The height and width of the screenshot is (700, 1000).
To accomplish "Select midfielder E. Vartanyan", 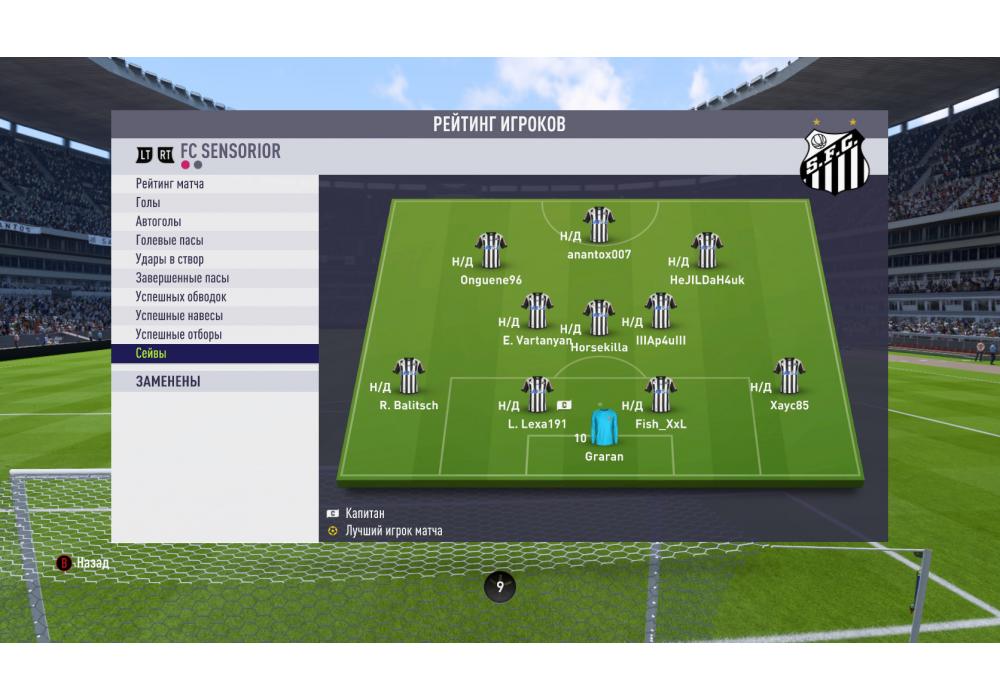I will pos(538,311).
